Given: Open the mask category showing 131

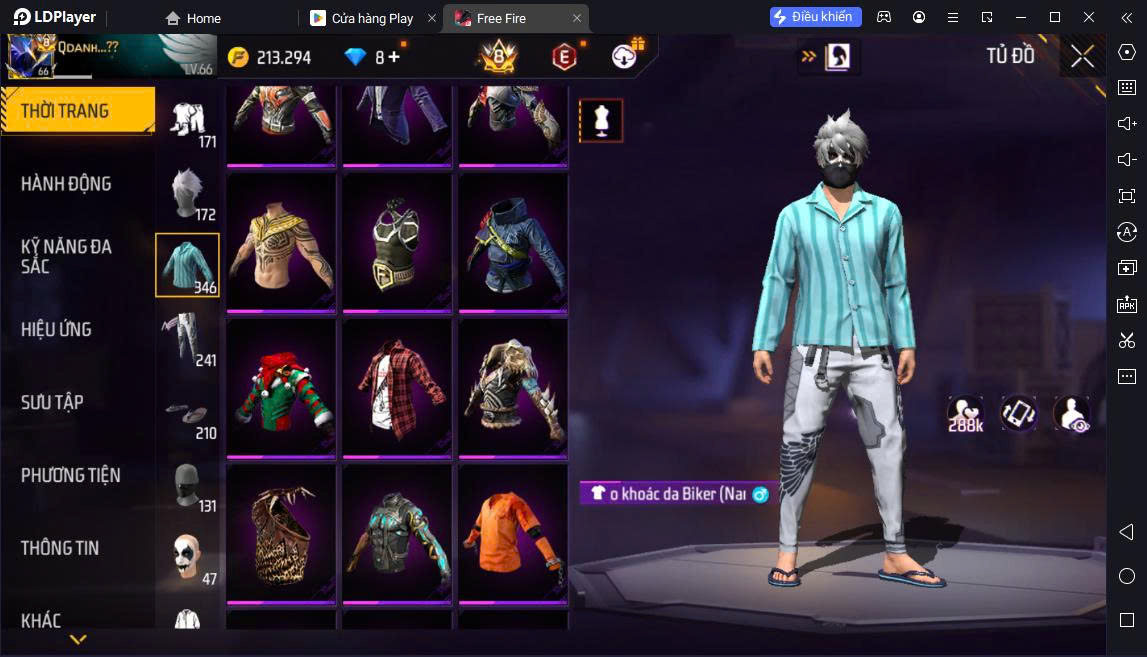Looking at the screenshot, I should (188, 485).
